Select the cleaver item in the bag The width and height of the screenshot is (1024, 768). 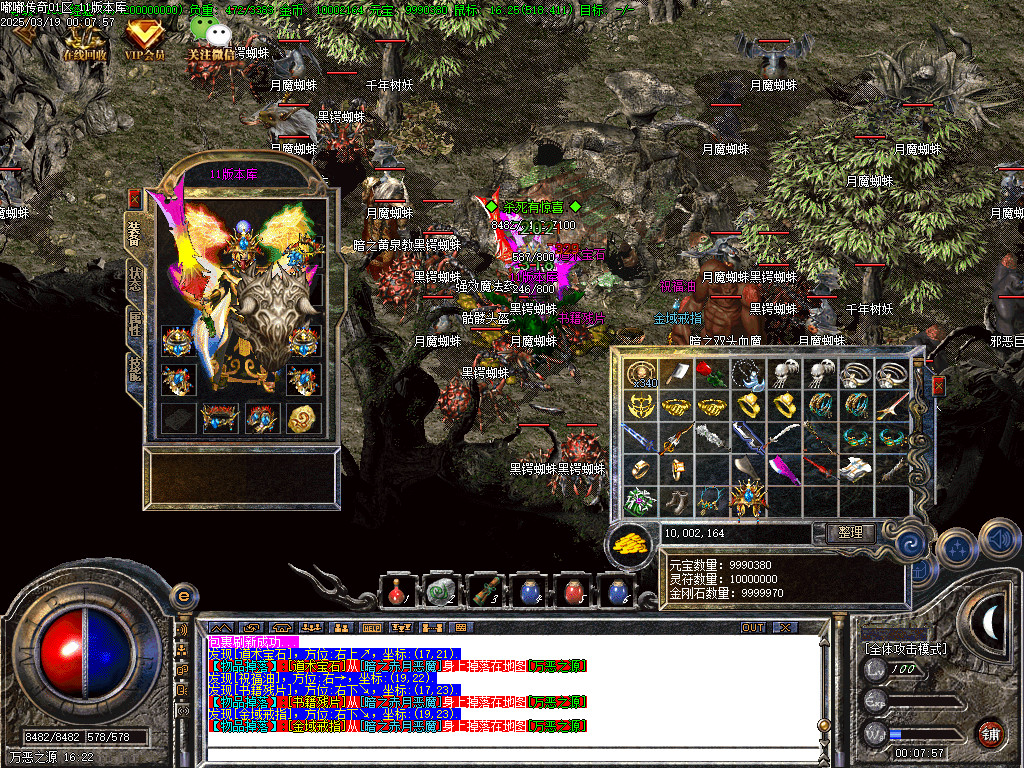click(677, 373)
